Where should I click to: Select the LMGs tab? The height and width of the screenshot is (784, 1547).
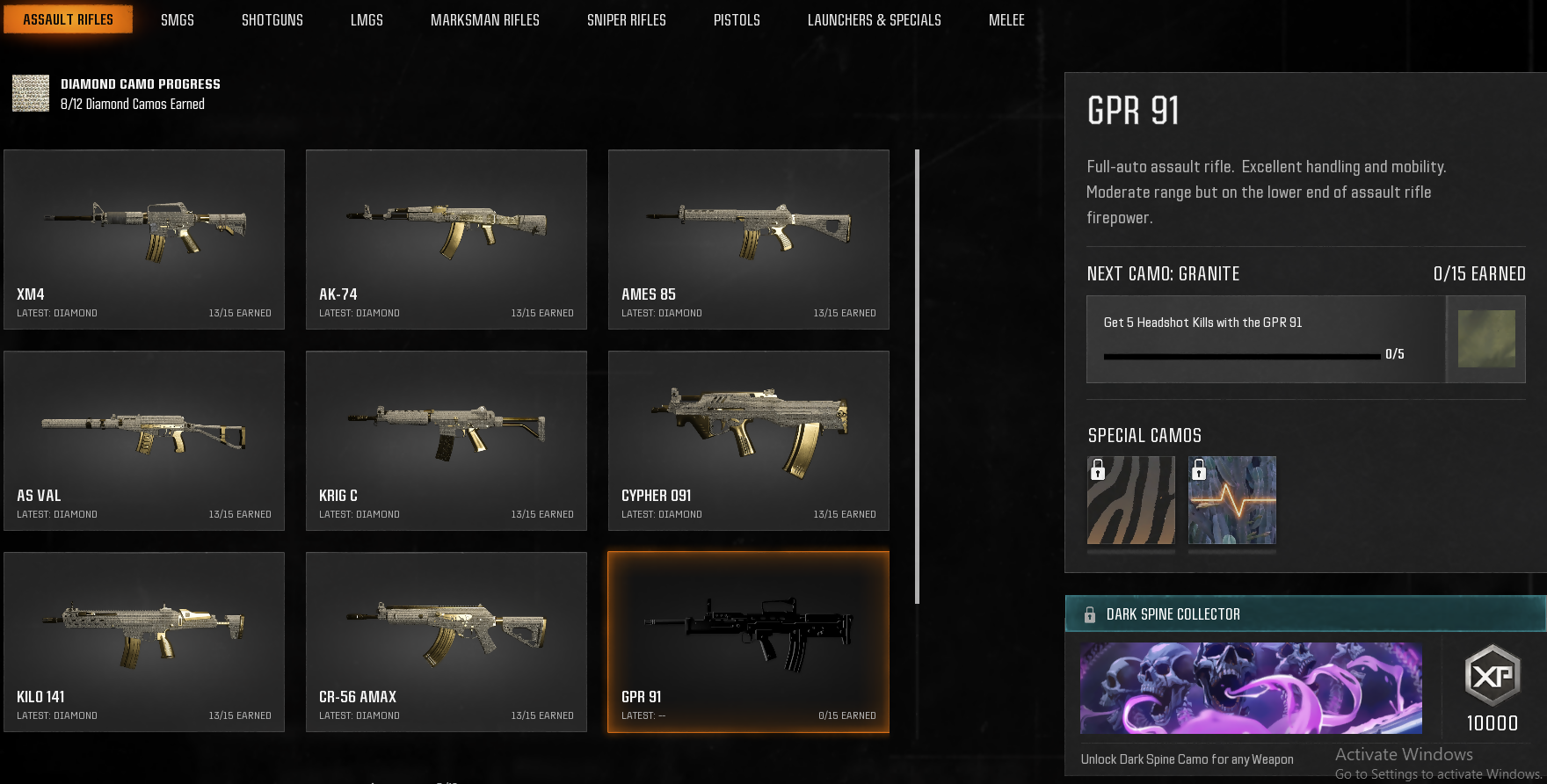click(367, 19)
